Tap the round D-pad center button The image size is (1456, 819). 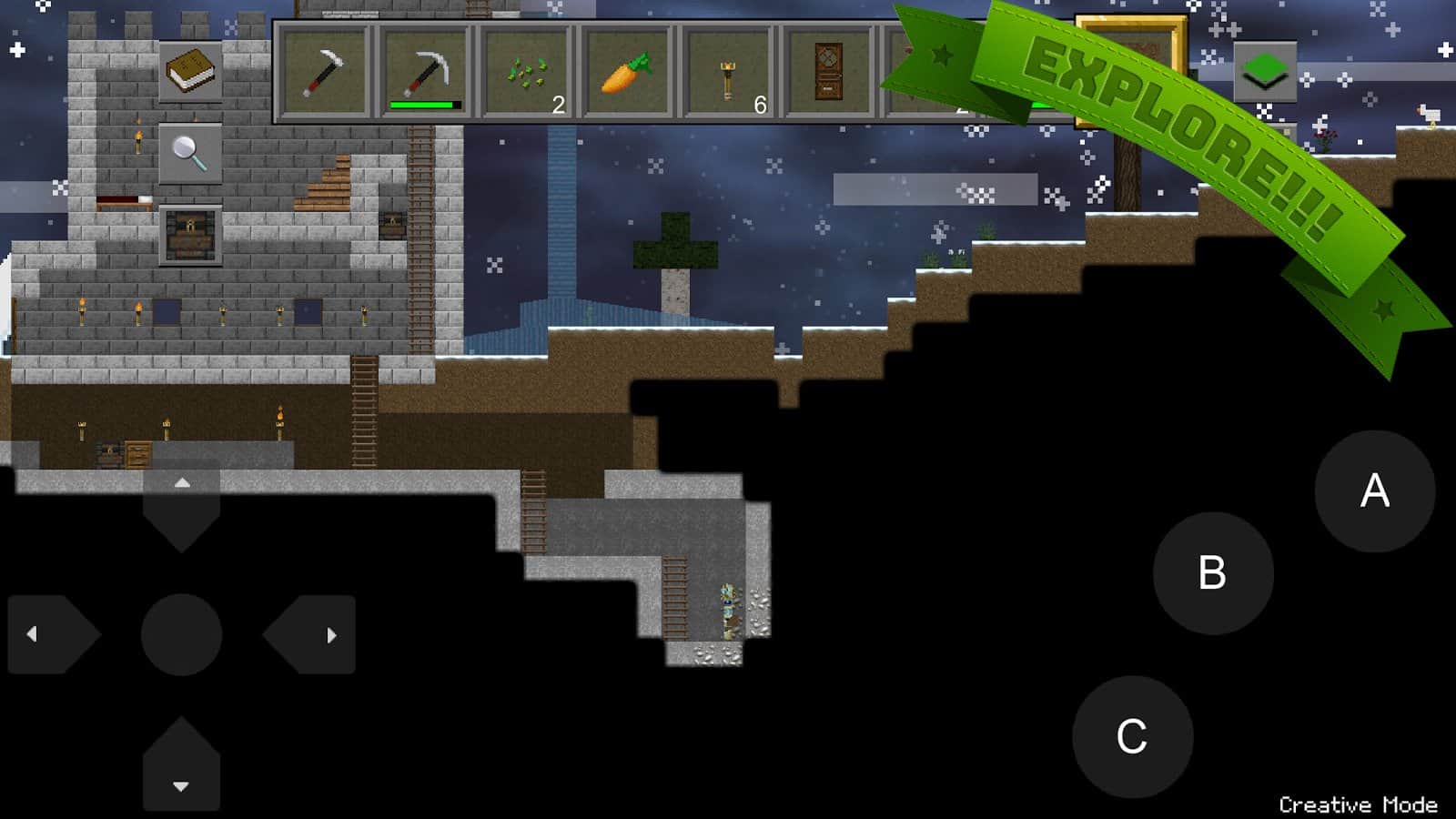tap(182, 634)
